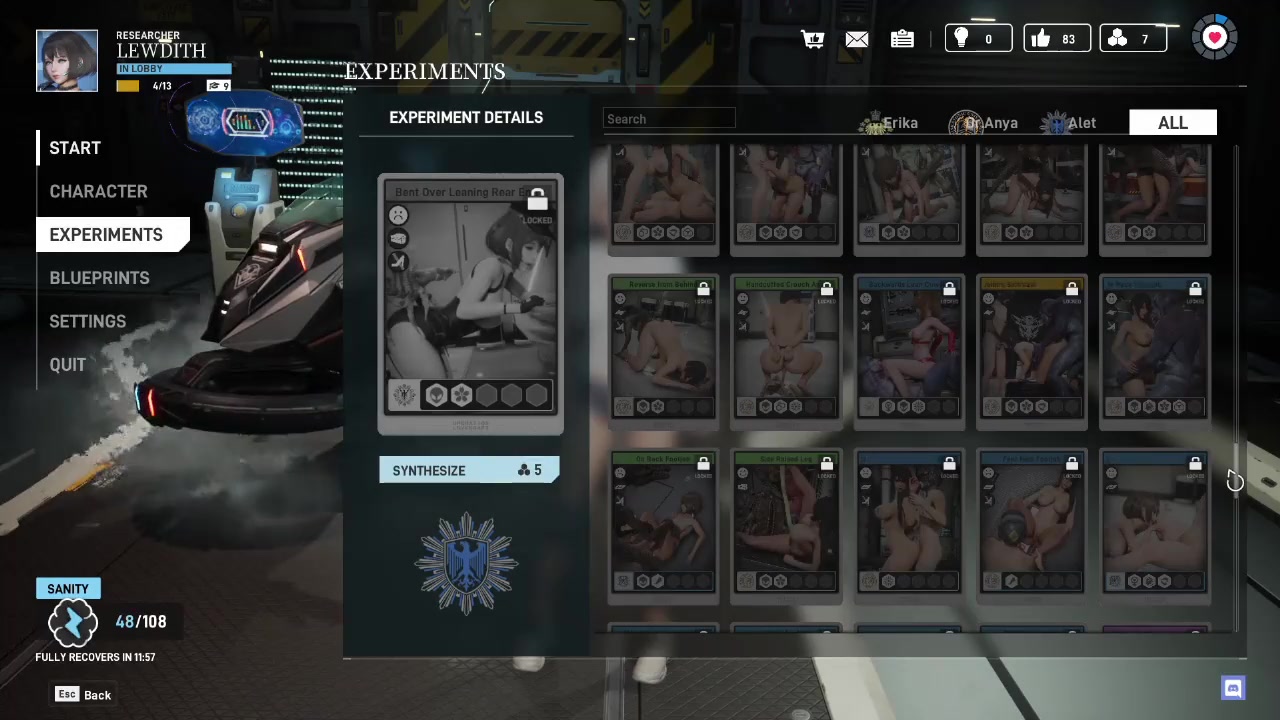Select the ALL filter tab

tap(1172, 123)
